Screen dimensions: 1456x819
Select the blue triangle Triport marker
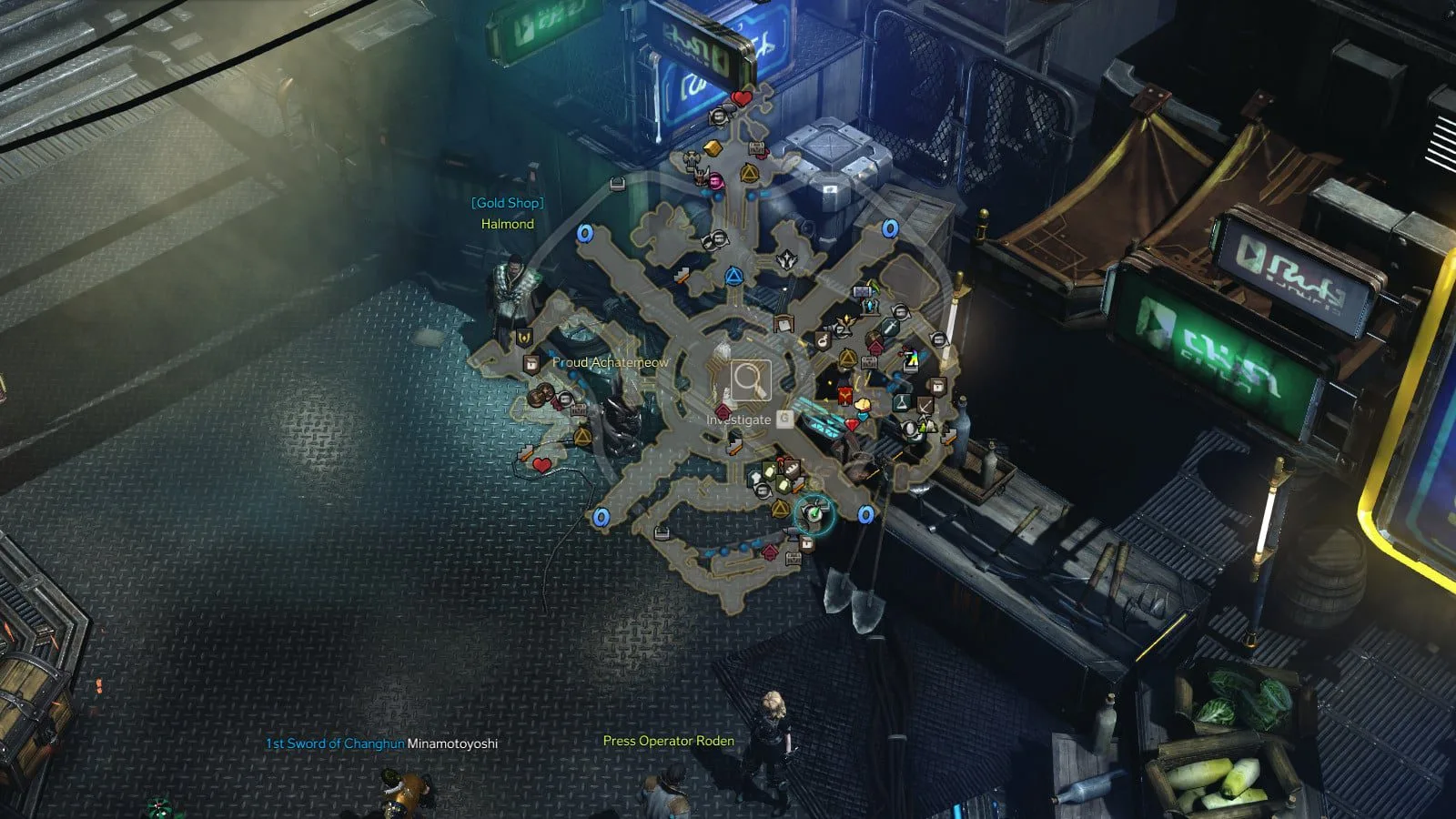pos(734,276)
